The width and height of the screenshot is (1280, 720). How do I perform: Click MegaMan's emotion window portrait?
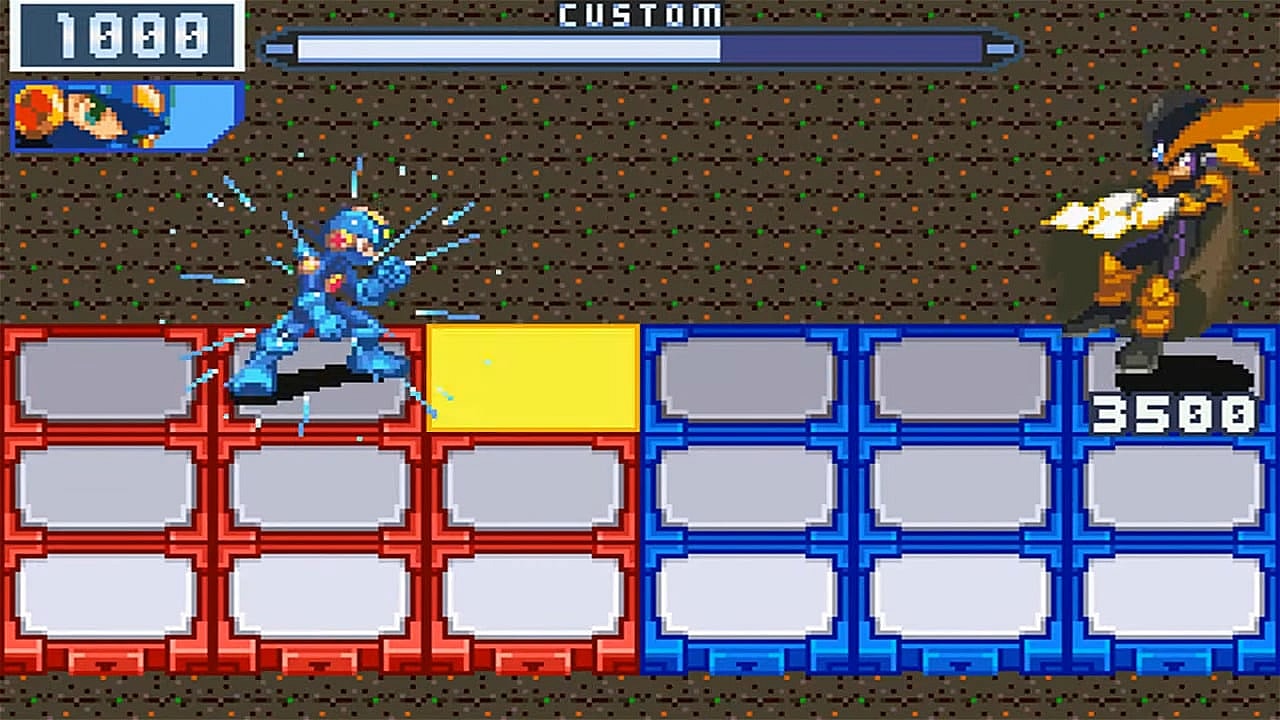127,116
